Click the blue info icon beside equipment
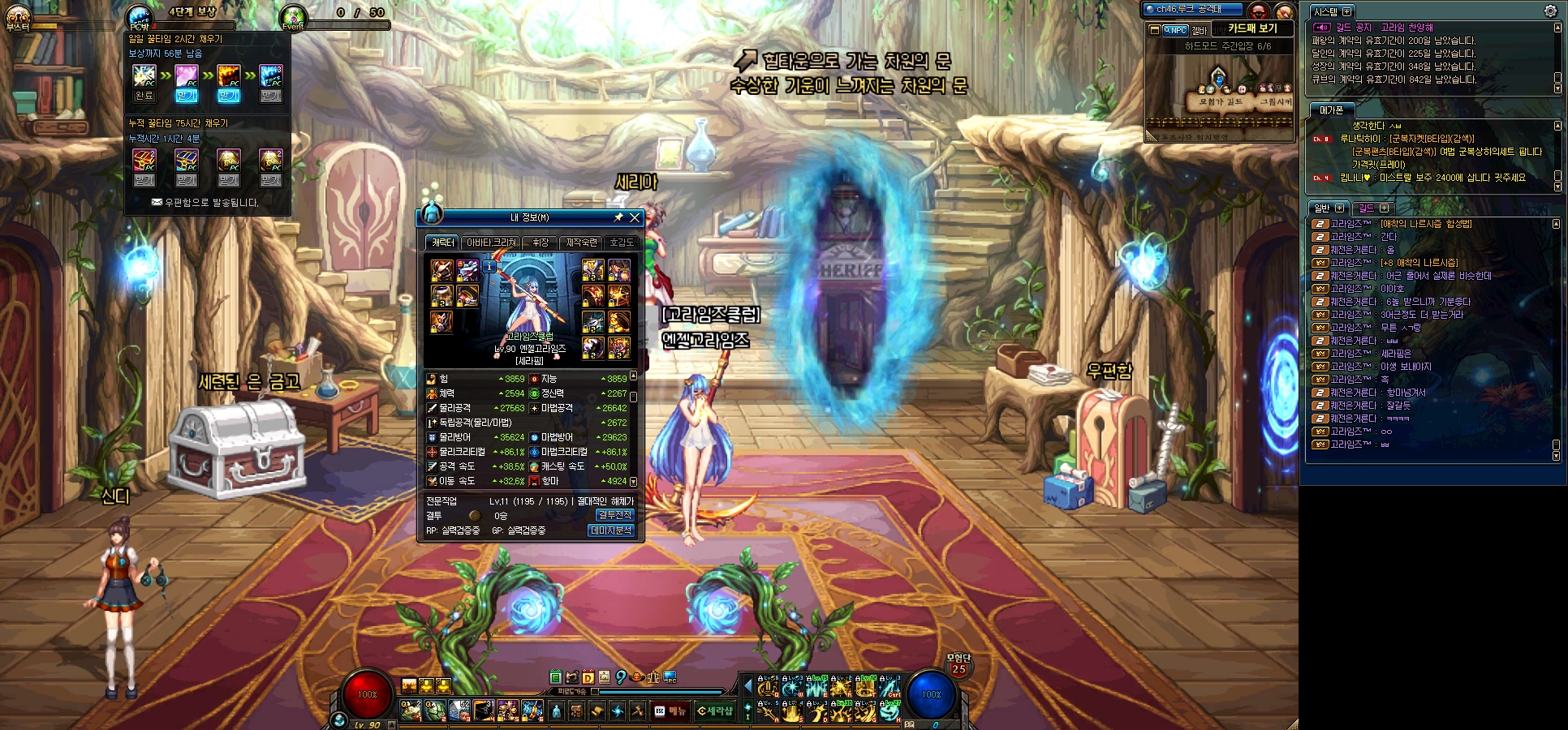The image size is (1568, 730). coord(489,266)
